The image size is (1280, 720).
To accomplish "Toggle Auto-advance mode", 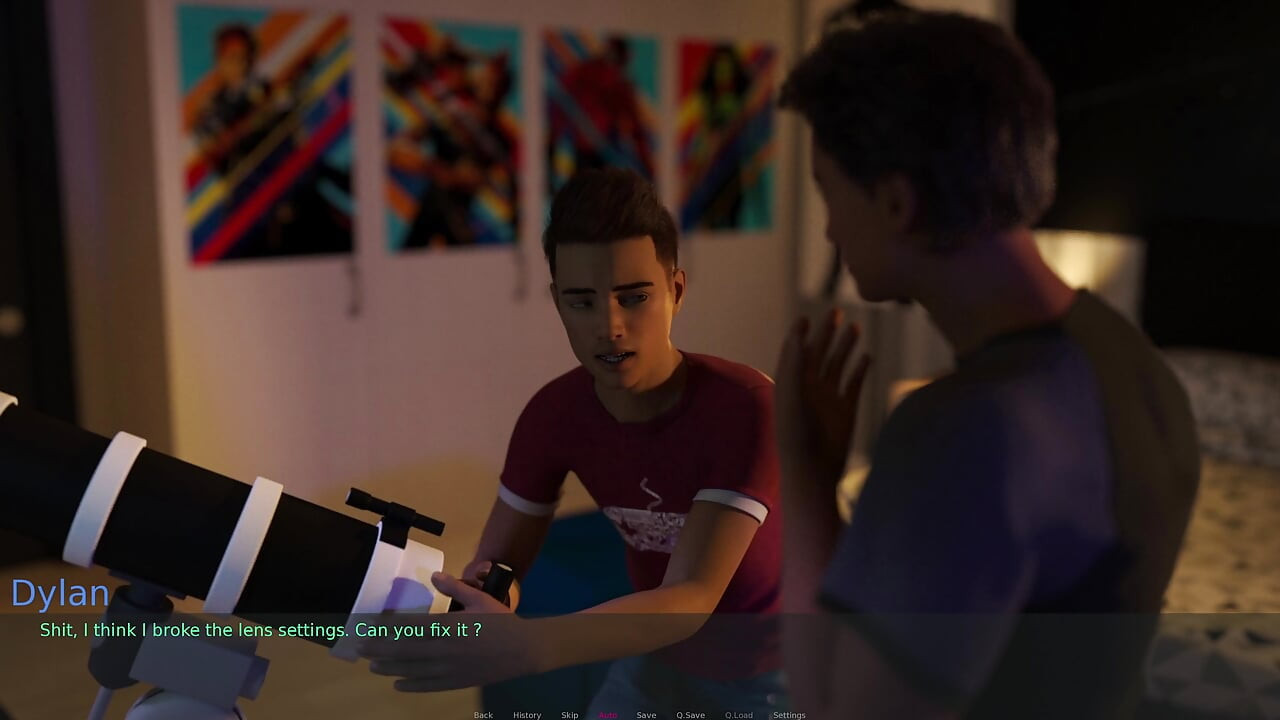I will (608, 715).
